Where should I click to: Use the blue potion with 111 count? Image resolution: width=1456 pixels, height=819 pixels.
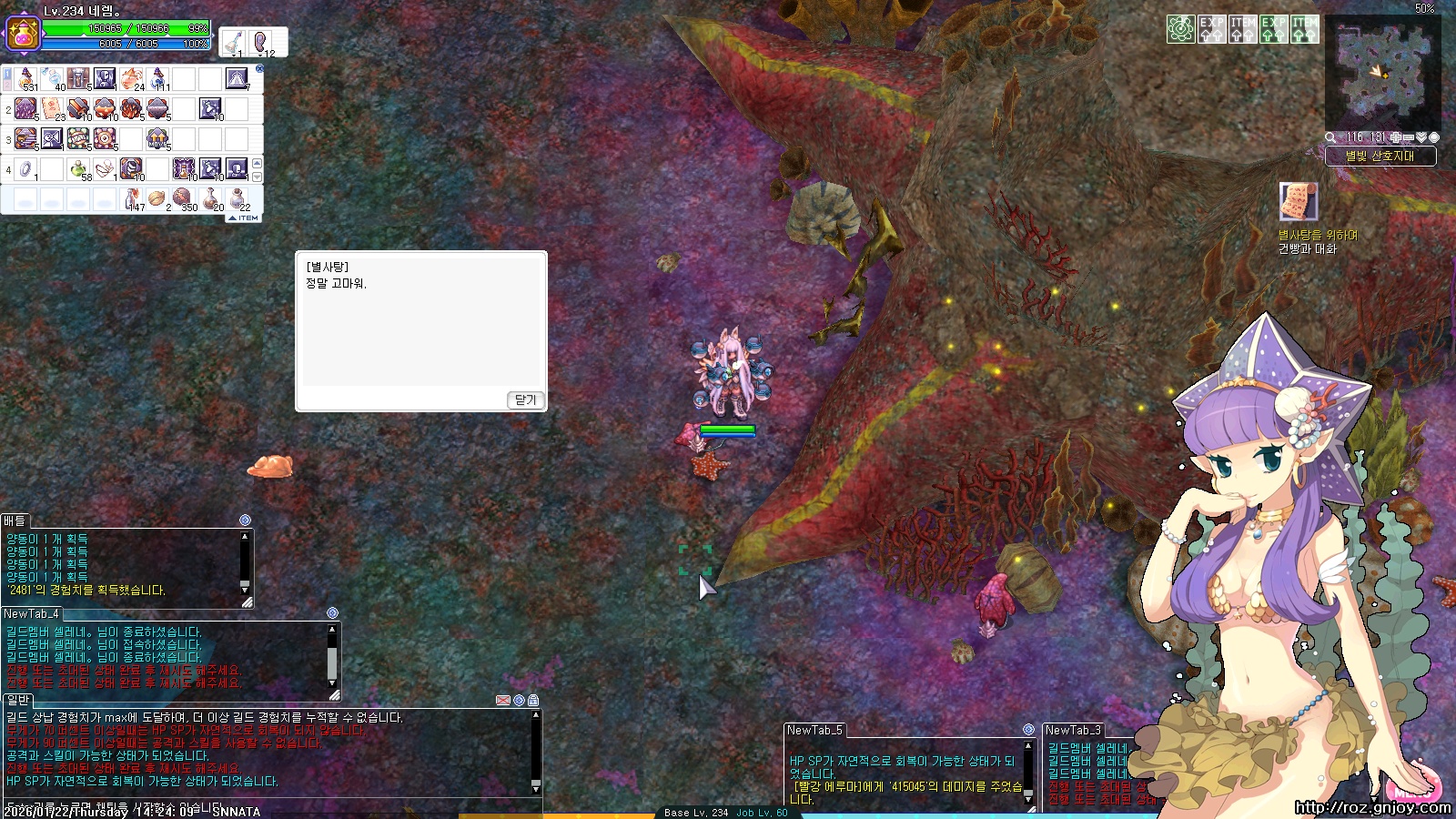point(158,79)
